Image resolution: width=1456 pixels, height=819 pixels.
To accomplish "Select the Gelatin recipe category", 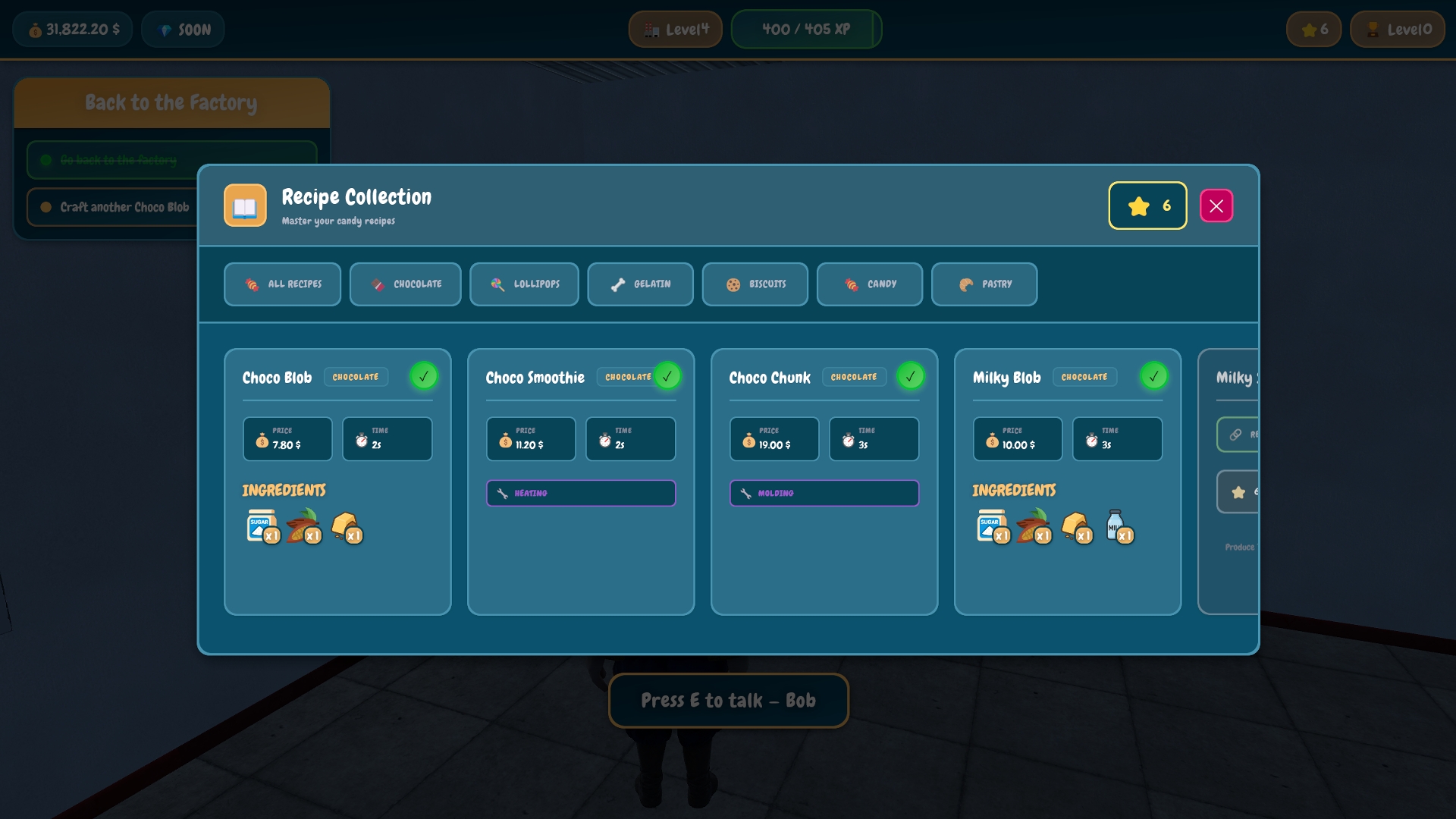I will 640,284.
